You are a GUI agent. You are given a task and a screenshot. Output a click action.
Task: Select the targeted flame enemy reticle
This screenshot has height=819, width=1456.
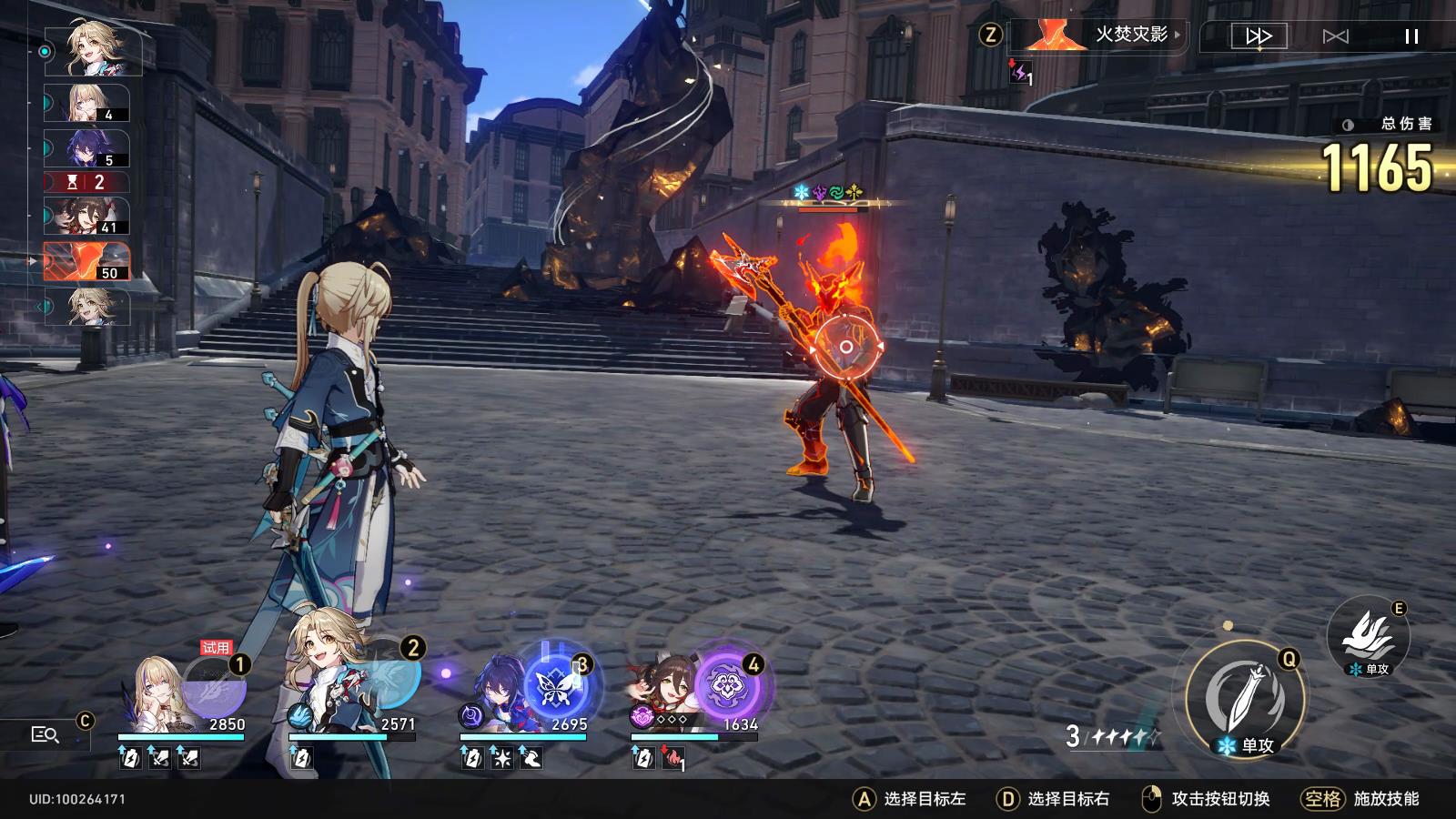pos(846,347)
